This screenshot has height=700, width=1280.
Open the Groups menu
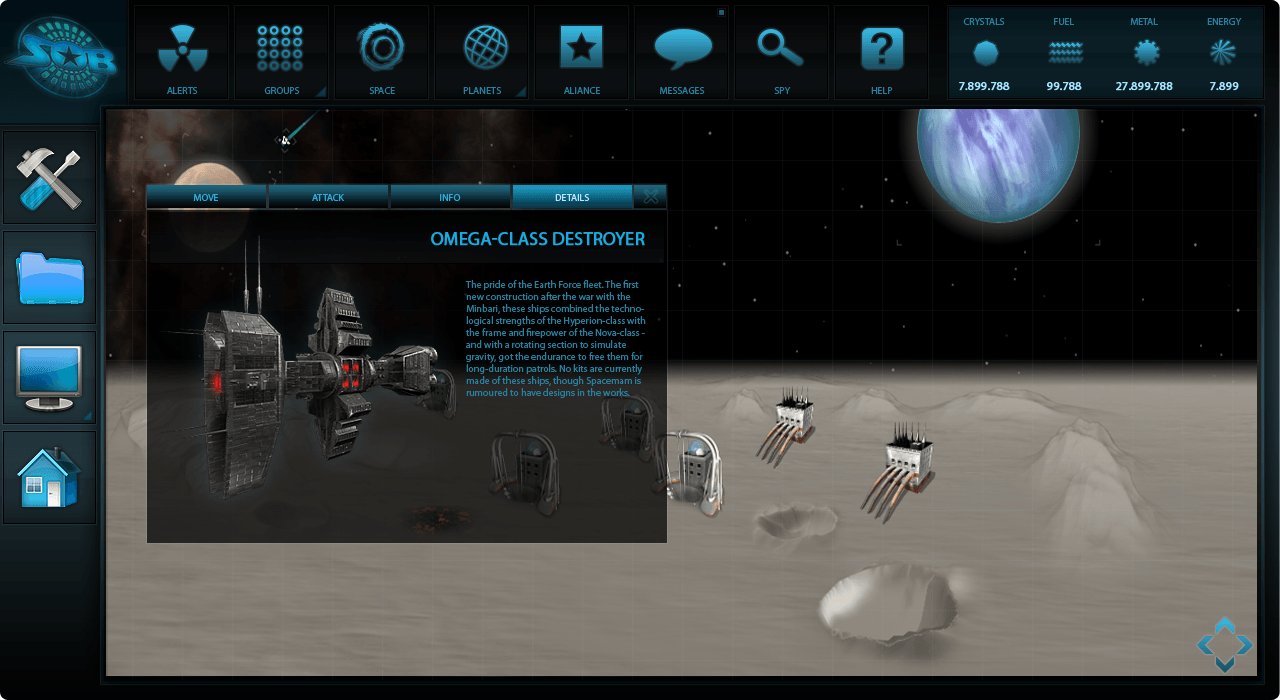tap(281, 52)
